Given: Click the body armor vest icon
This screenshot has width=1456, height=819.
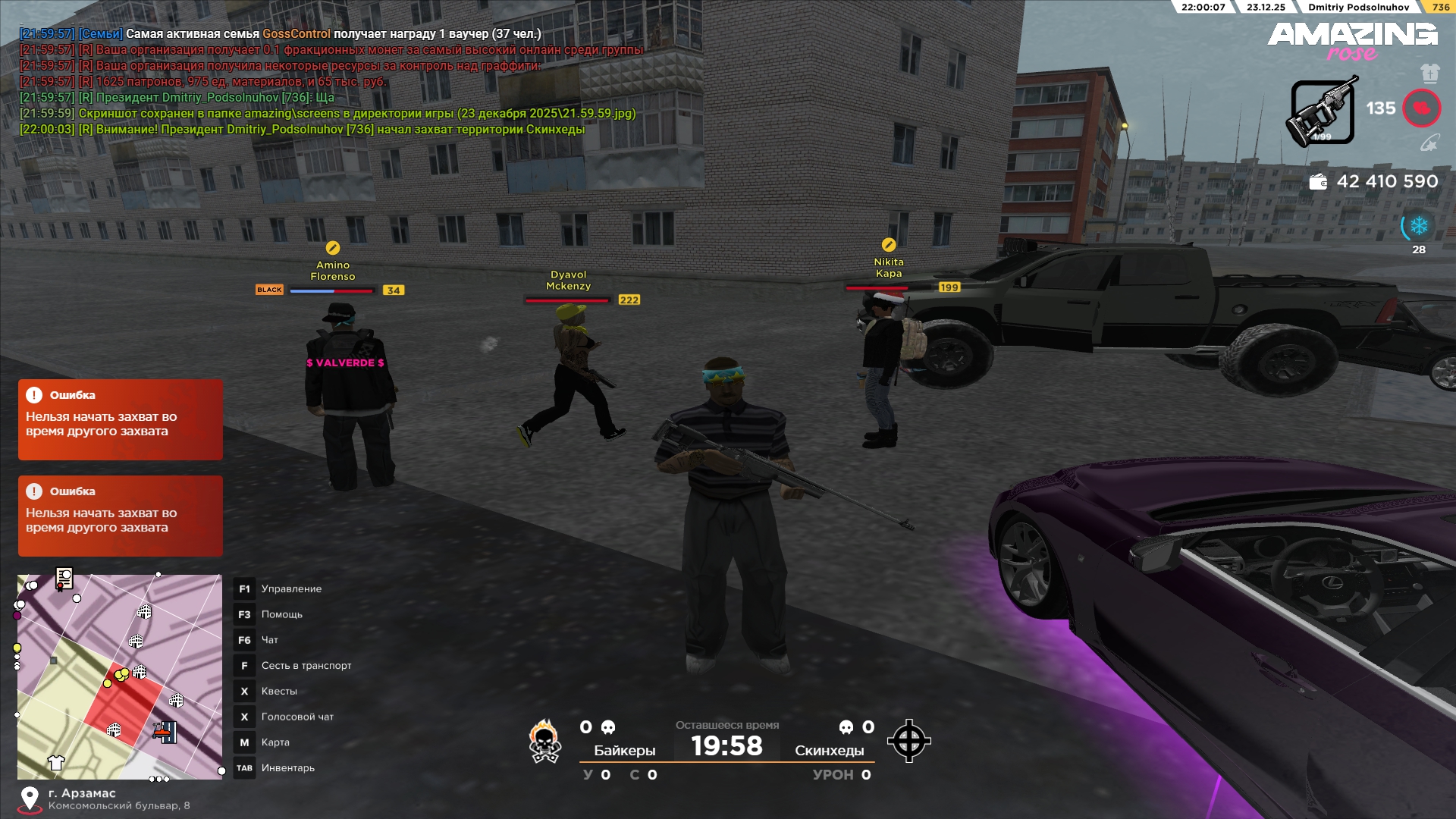Looking at the screenshot, I should tap(1429, 73).
